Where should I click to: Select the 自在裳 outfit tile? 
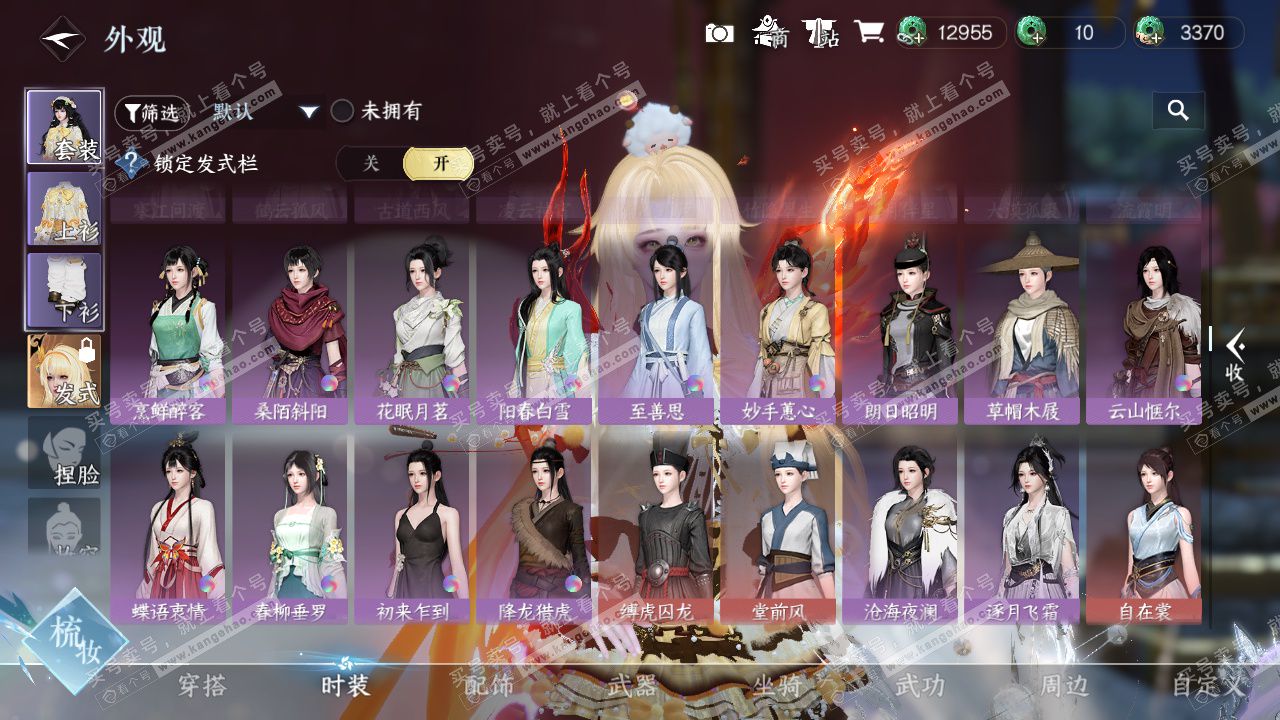(1144, 531)
